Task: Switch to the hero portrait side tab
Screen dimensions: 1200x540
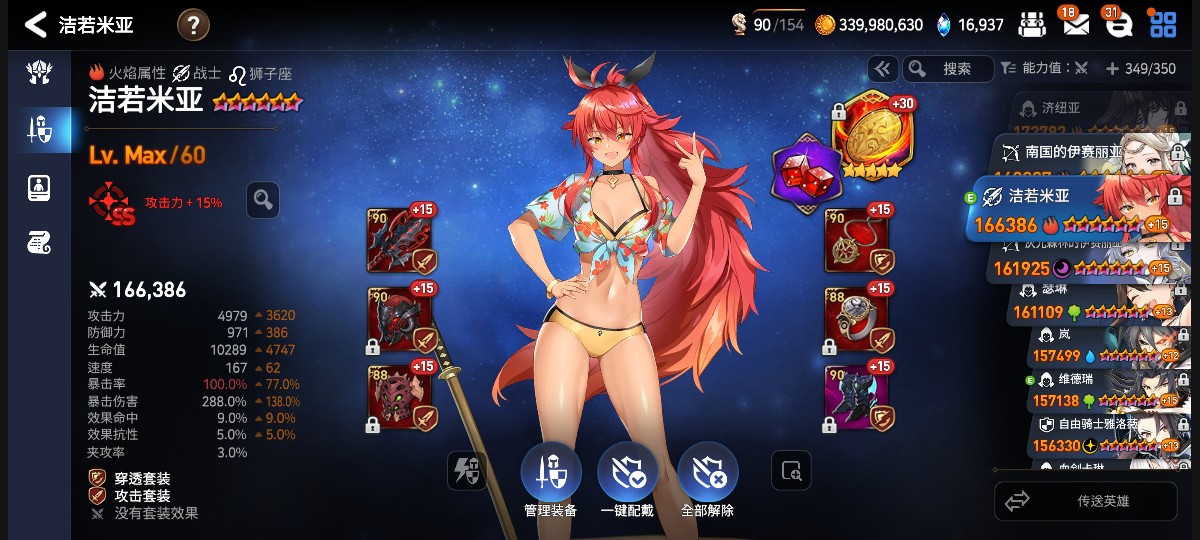Action: point(38,186)
